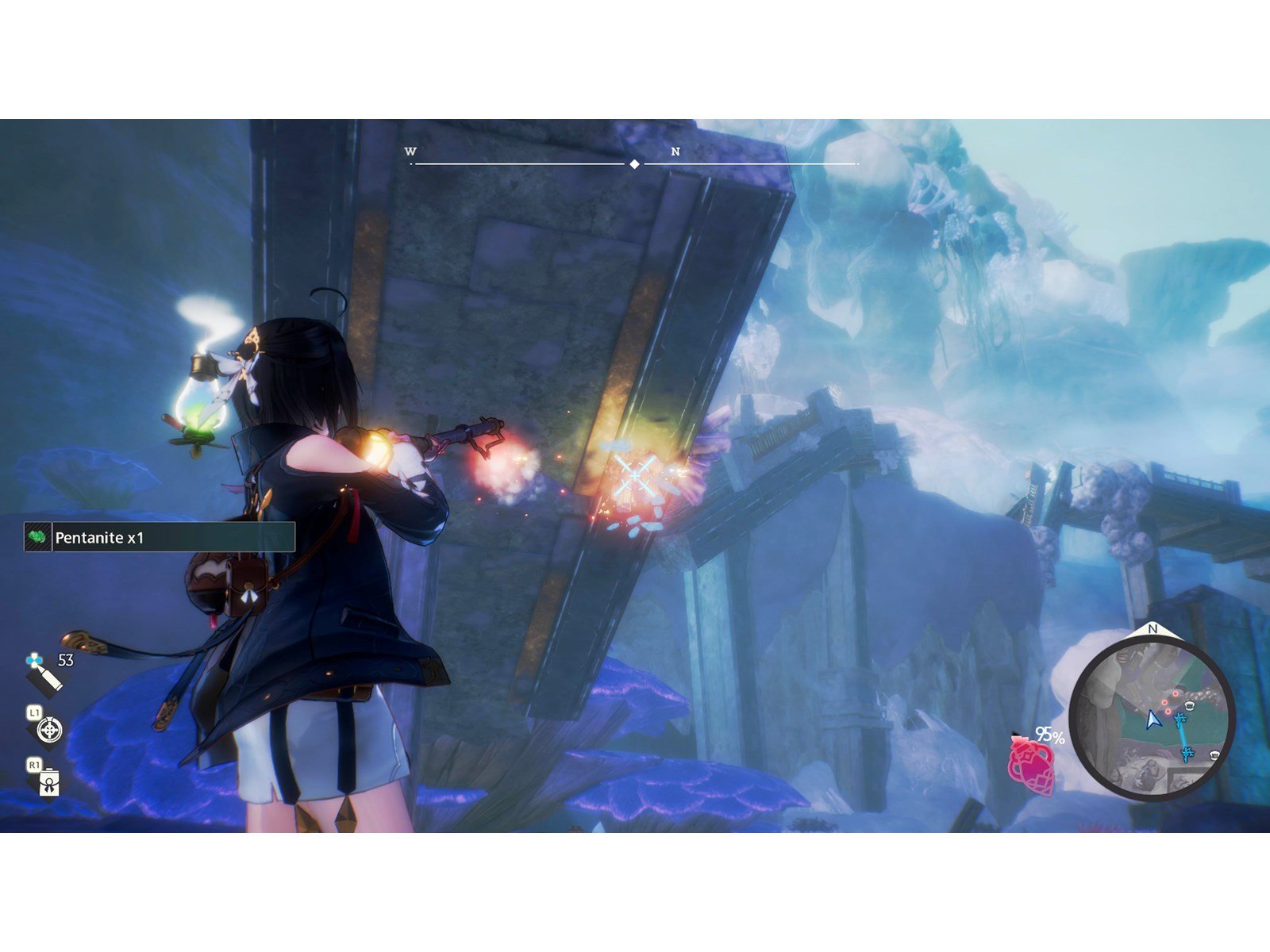Screen dimensions: 1270x952
Task: Click the lower-right crown marker on minimap
Action: 1214,754
